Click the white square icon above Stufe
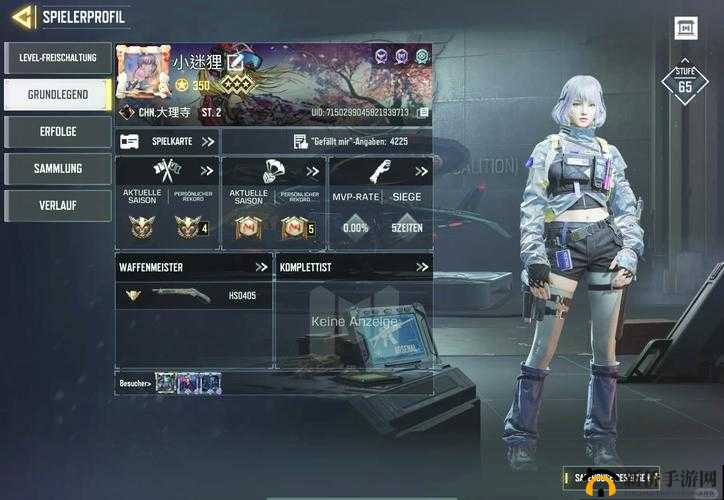Viewport: 724px width, 500px height. (685, 28)
